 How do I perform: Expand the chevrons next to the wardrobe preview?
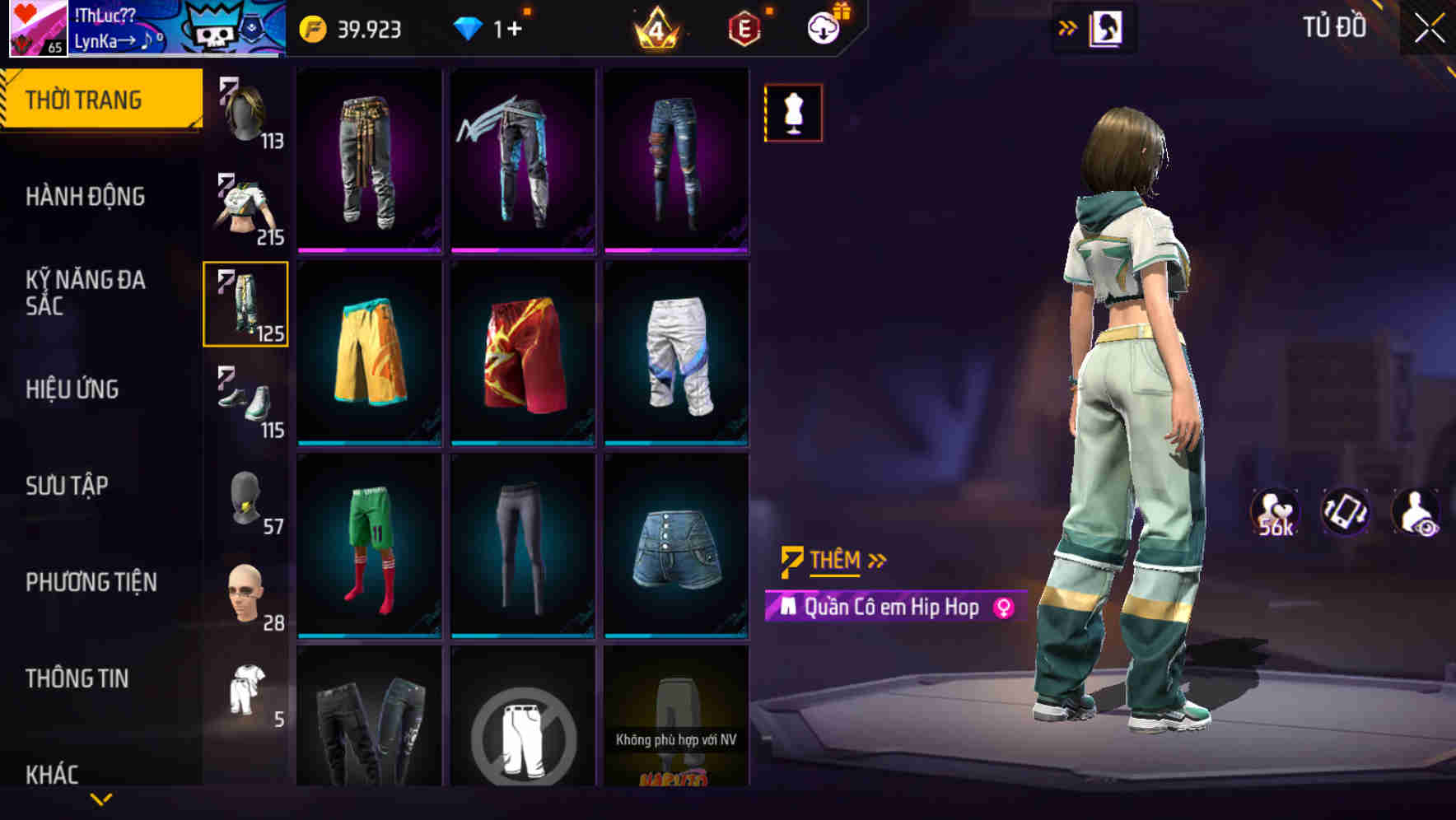coord(1068,26)
